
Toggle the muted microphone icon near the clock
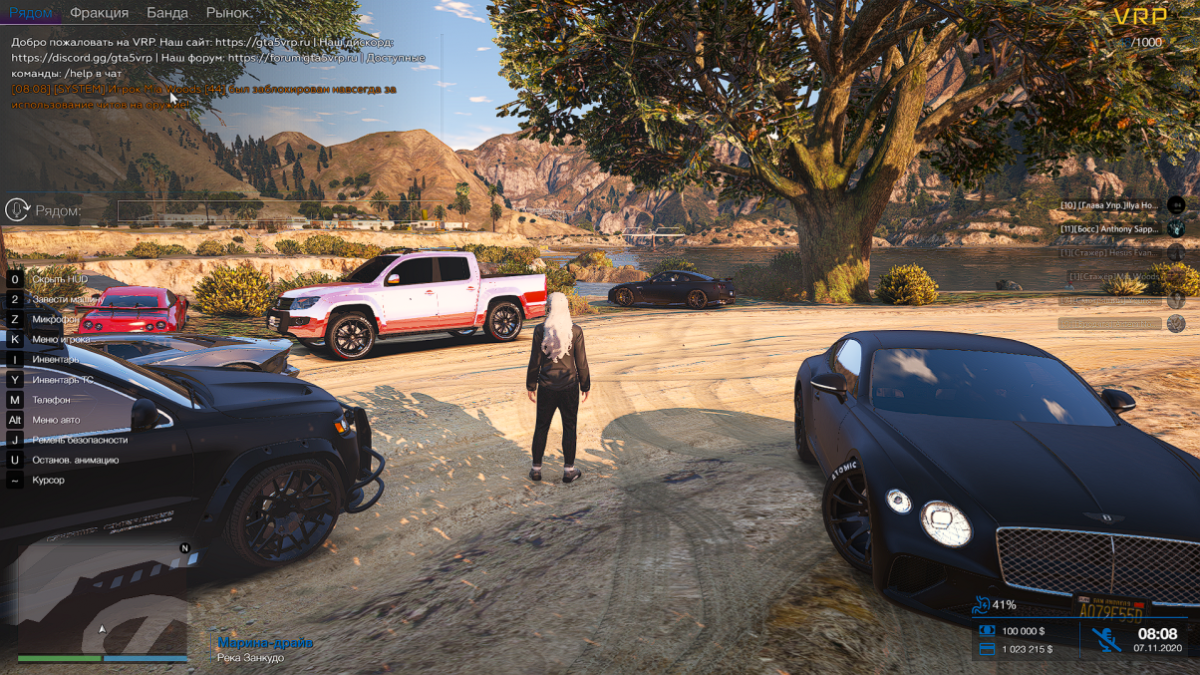pyautogui.click(x=1105, y=639)
